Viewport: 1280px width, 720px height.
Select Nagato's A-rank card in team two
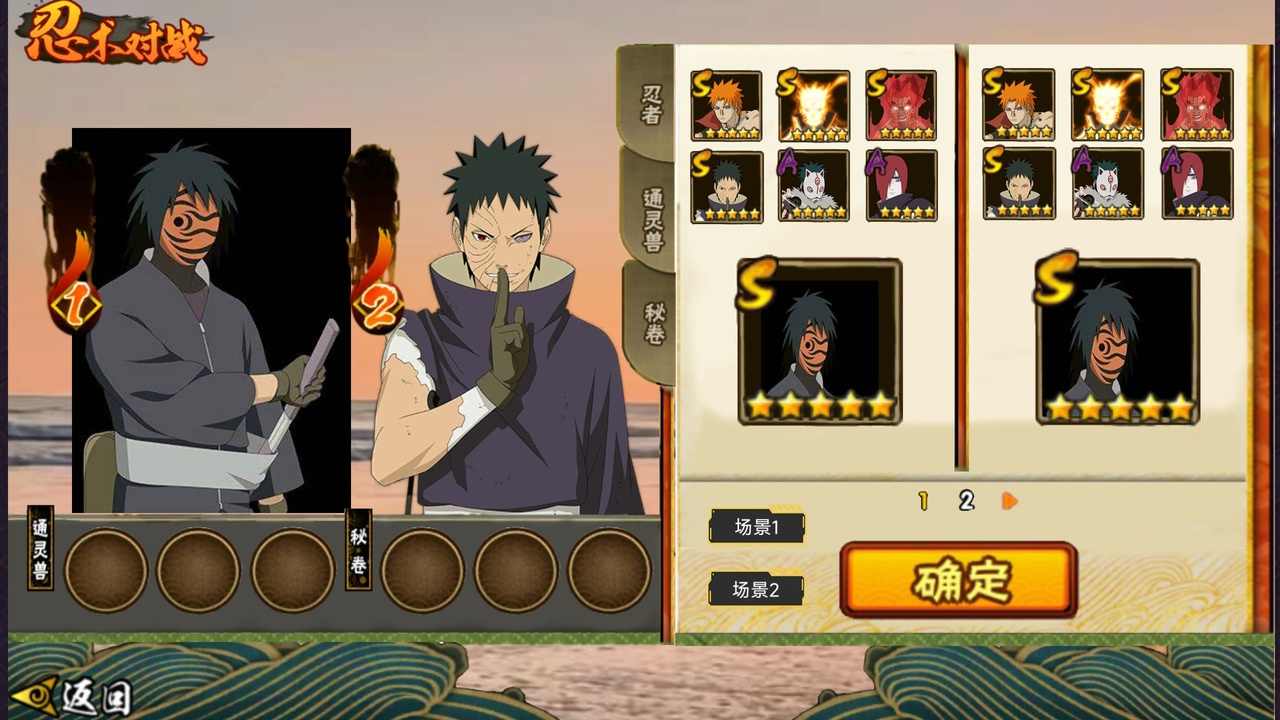1198,185
